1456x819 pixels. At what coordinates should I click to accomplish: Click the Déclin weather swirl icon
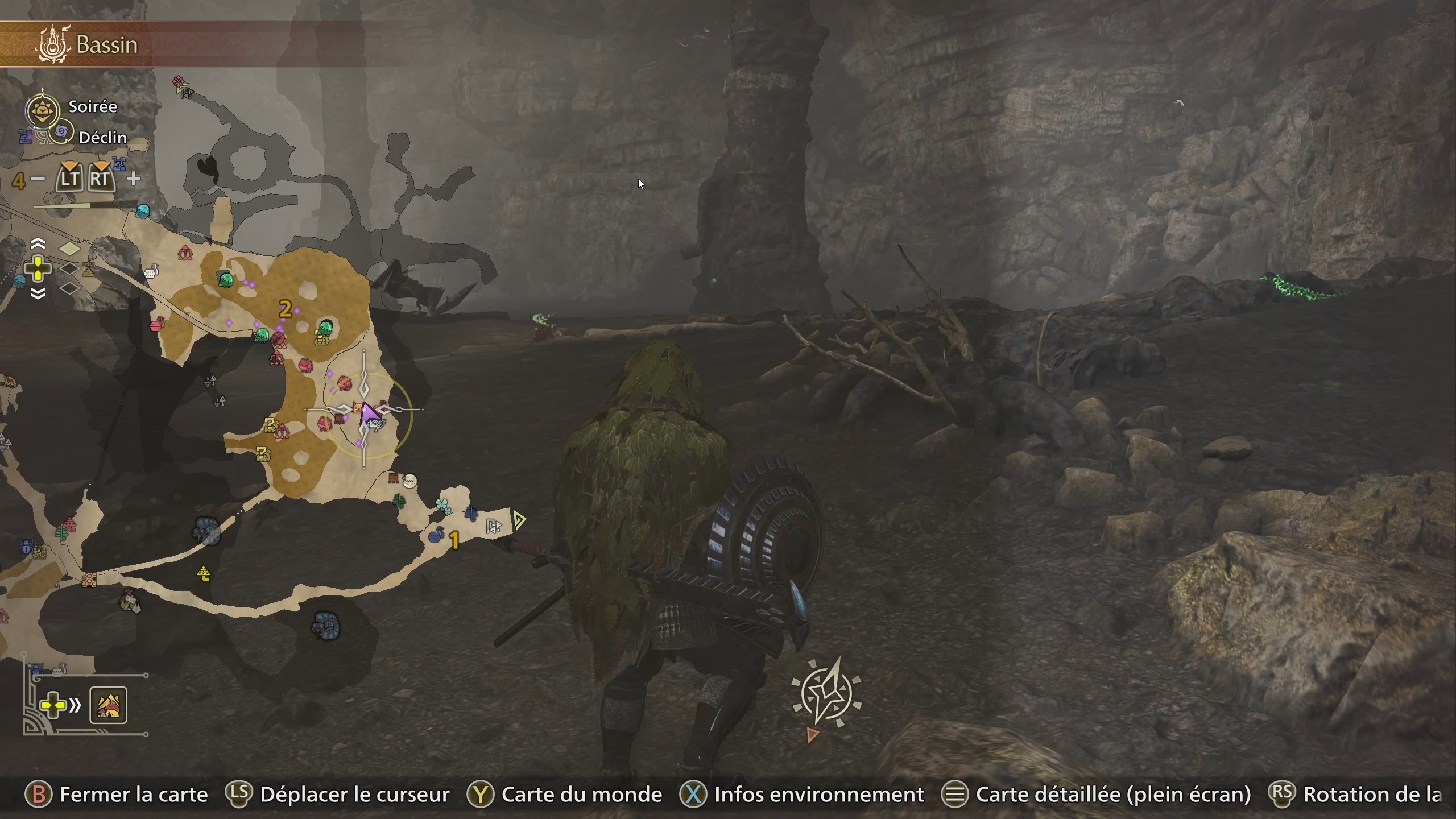(61, 132)
